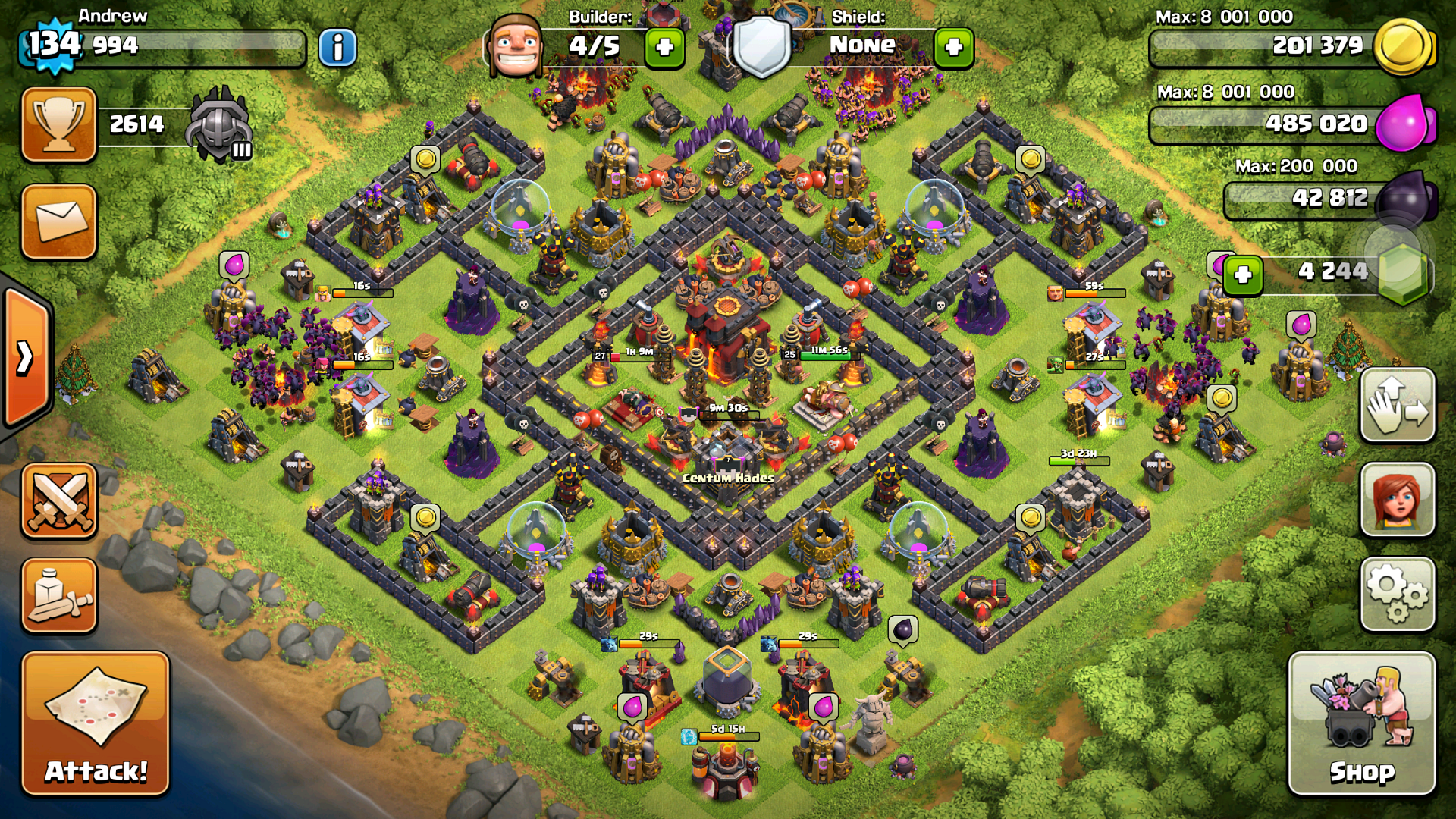Image resolution: width=1456 pixels, height=819 pixels.
Task: Buy a shield with the green plus
Action: 953,48
